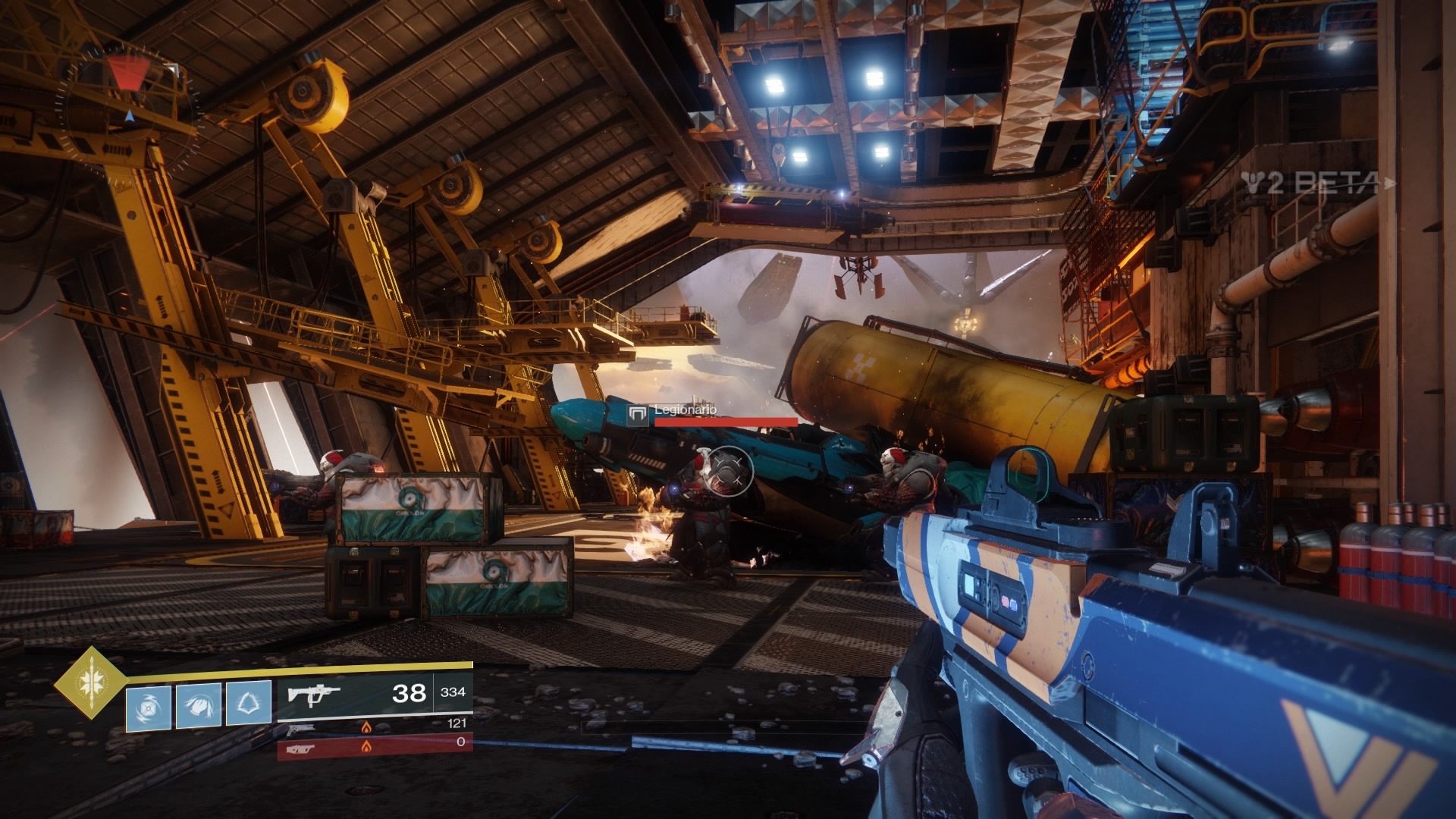Activate the class ability rift icon
1456x819 pixels.
(x=249, y=706)
